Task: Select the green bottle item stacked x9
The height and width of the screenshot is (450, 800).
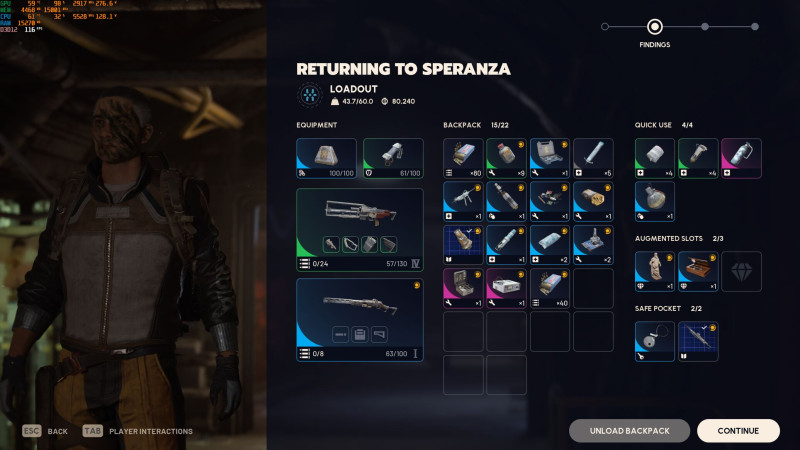Action: click(506, 158)
